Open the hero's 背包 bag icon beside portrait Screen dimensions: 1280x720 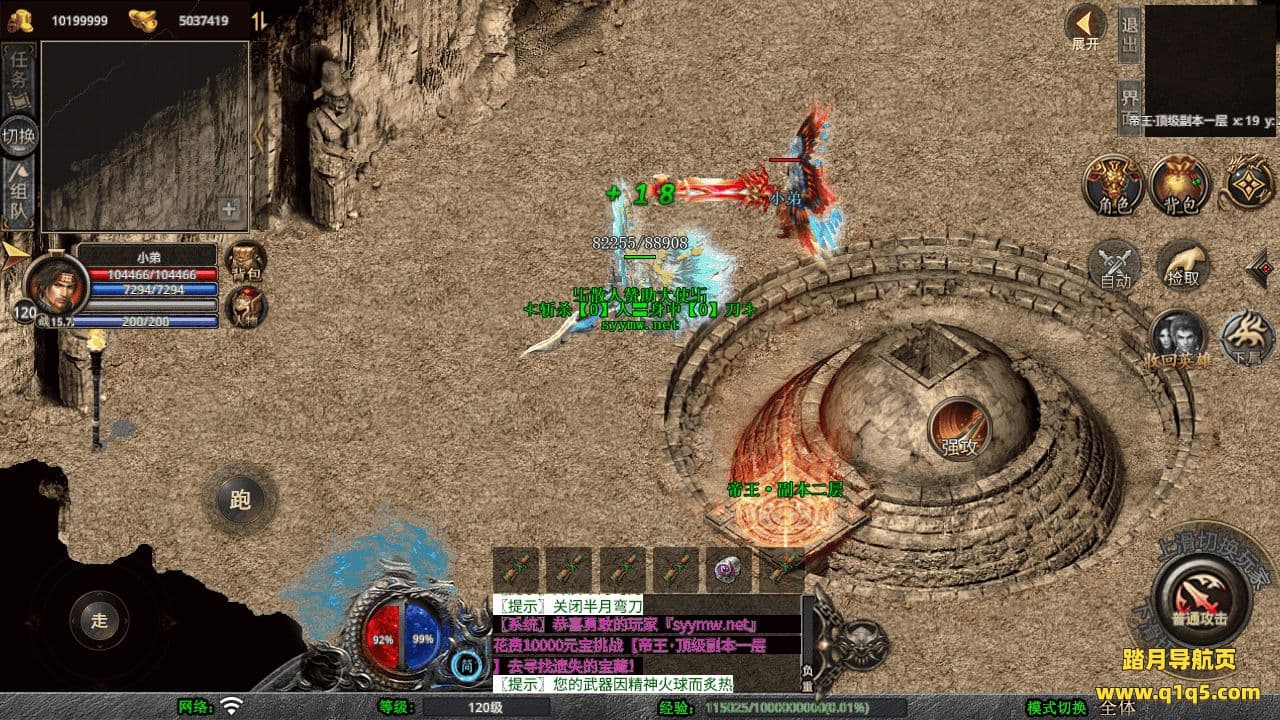pyautogui.click(x=244, y=259)
